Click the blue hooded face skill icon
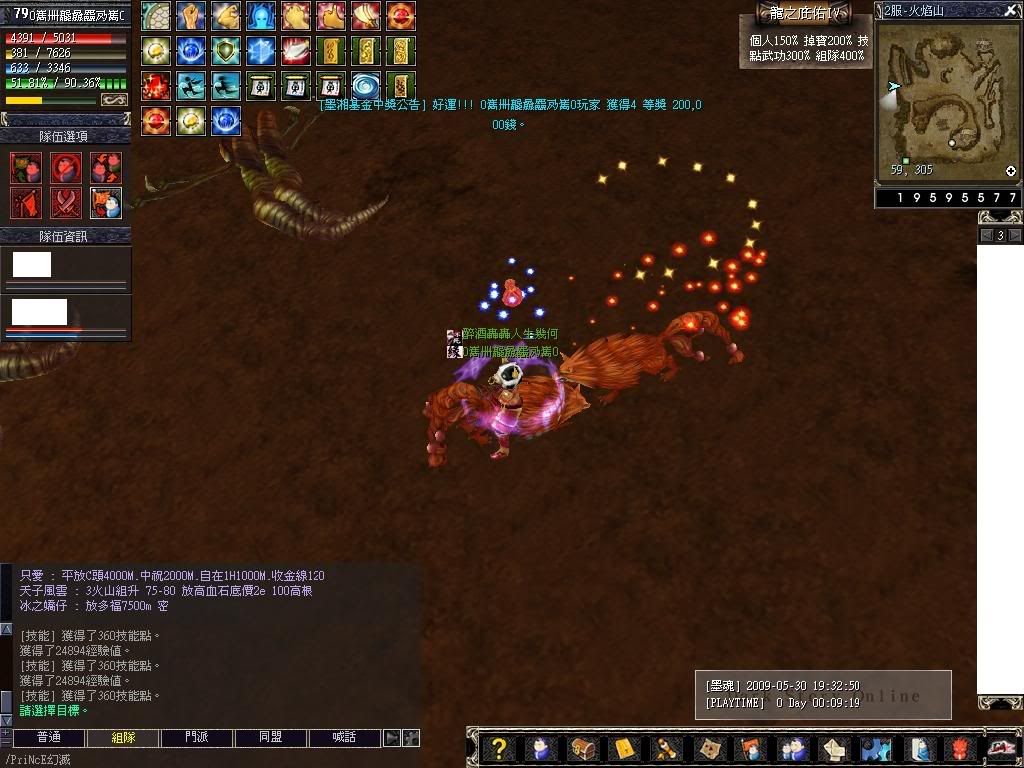 [261, 16]
